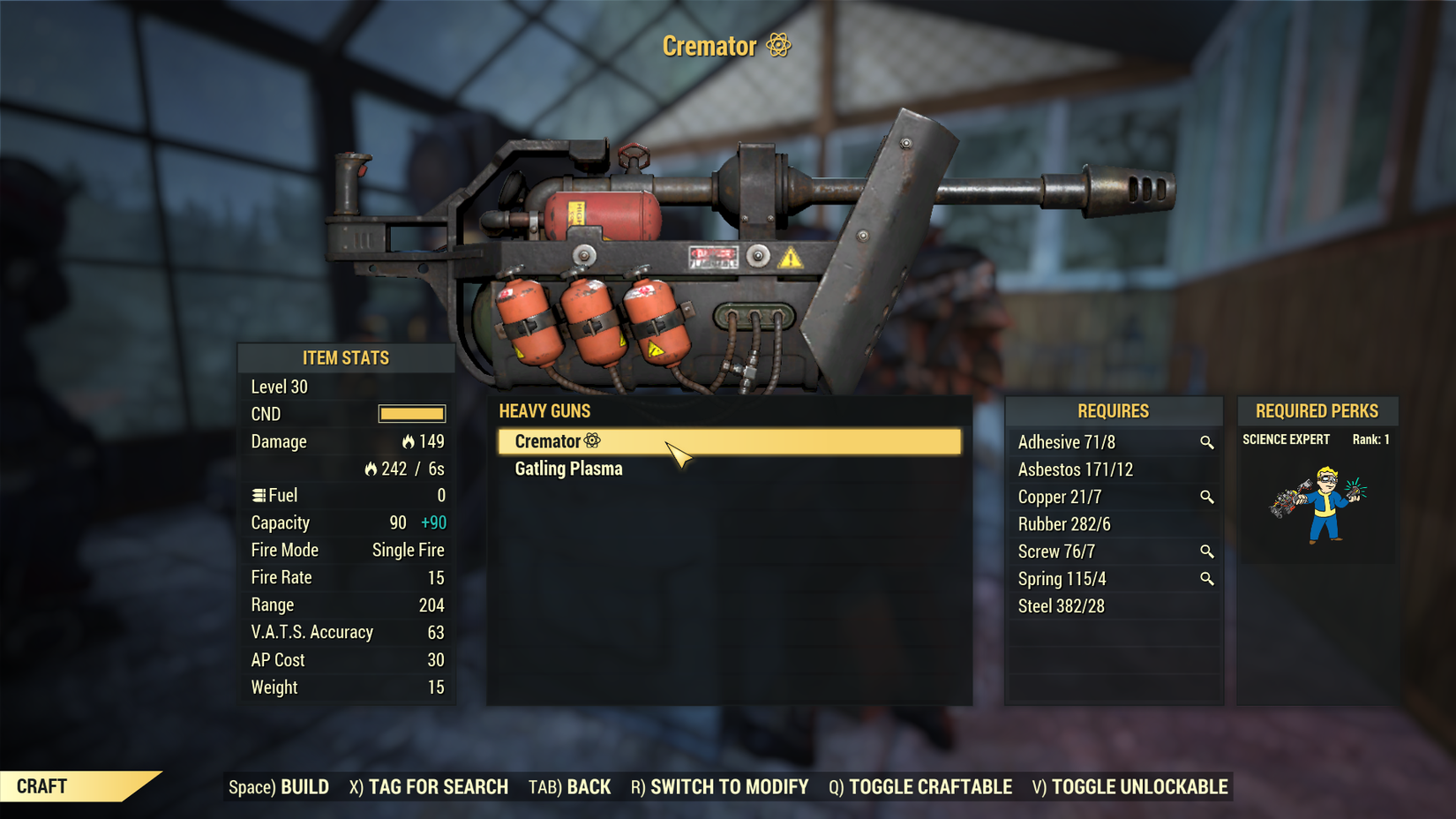Expand the Heavy Guns category header
This screenshot has width=1456, height=819.
point(545,411)
